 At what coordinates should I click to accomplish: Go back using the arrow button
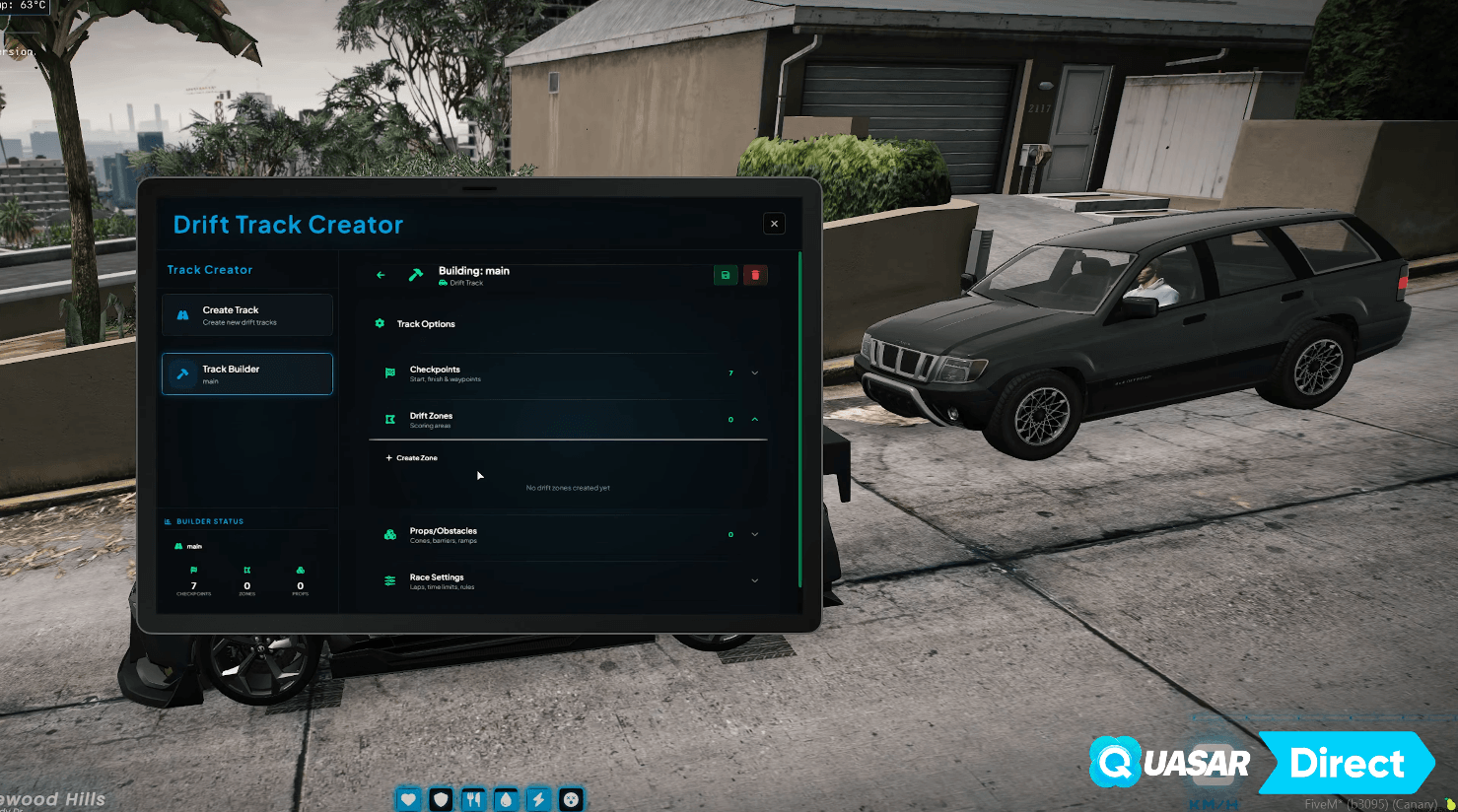[381, 275]
